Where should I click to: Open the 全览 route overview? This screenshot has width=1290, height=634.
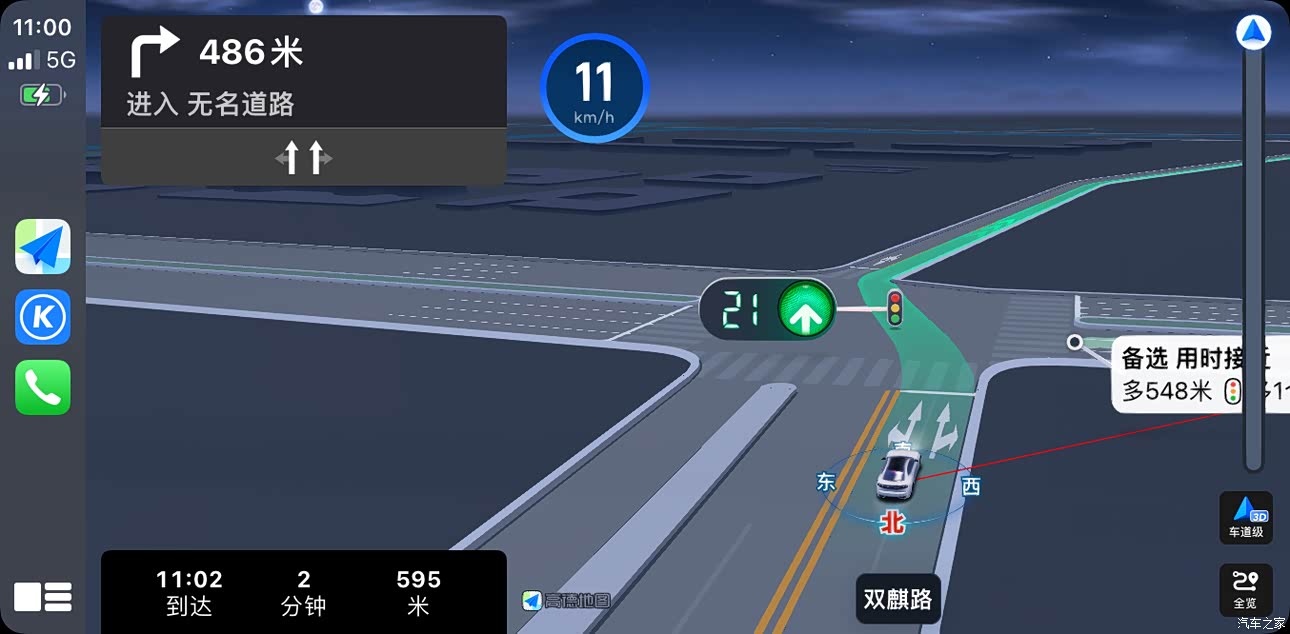pos(1246,590)
